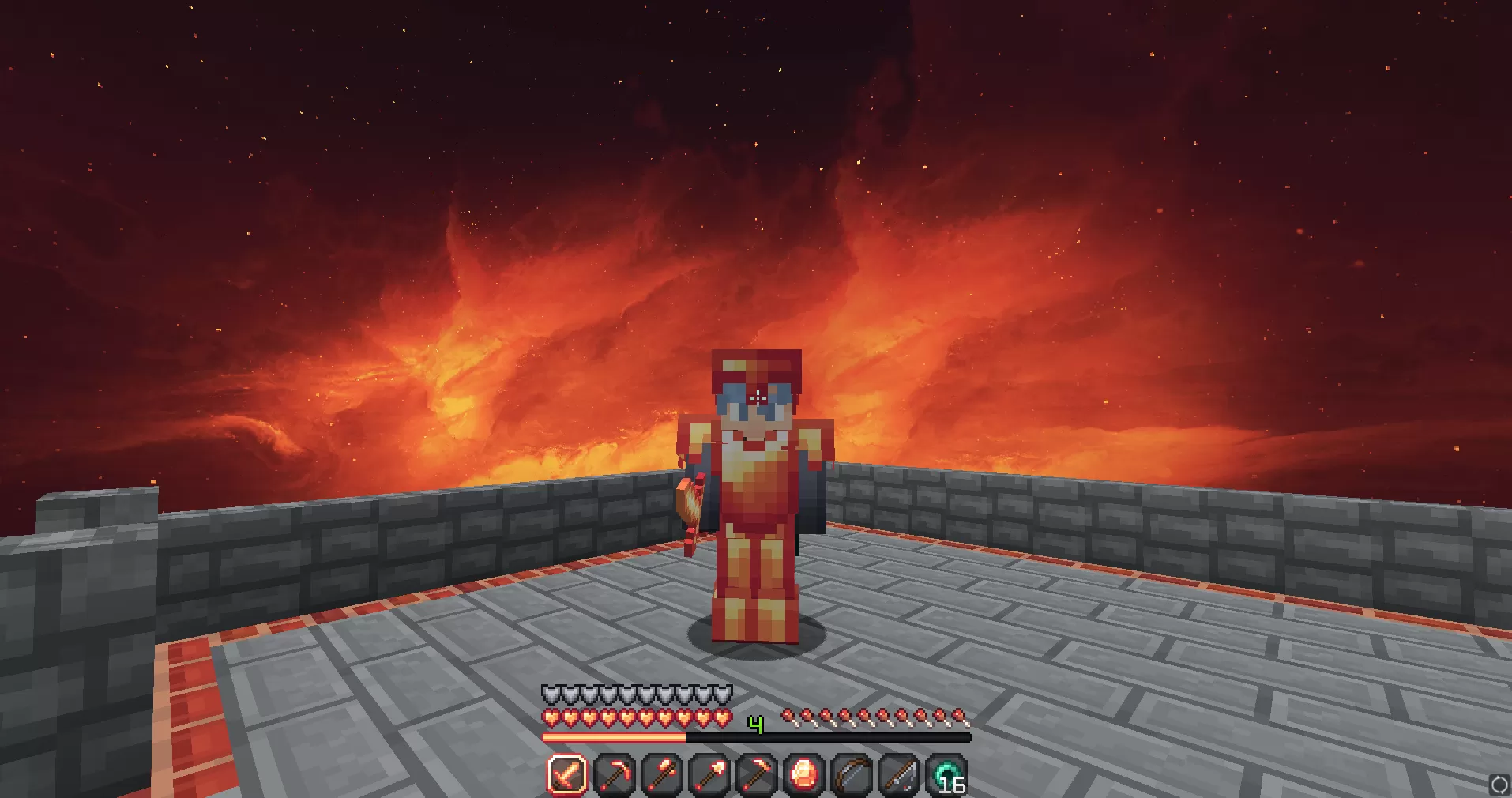Choose the ender pearl stack of 16
Image resolution: width=1512 pixels, height=798 pixels.
946,774
